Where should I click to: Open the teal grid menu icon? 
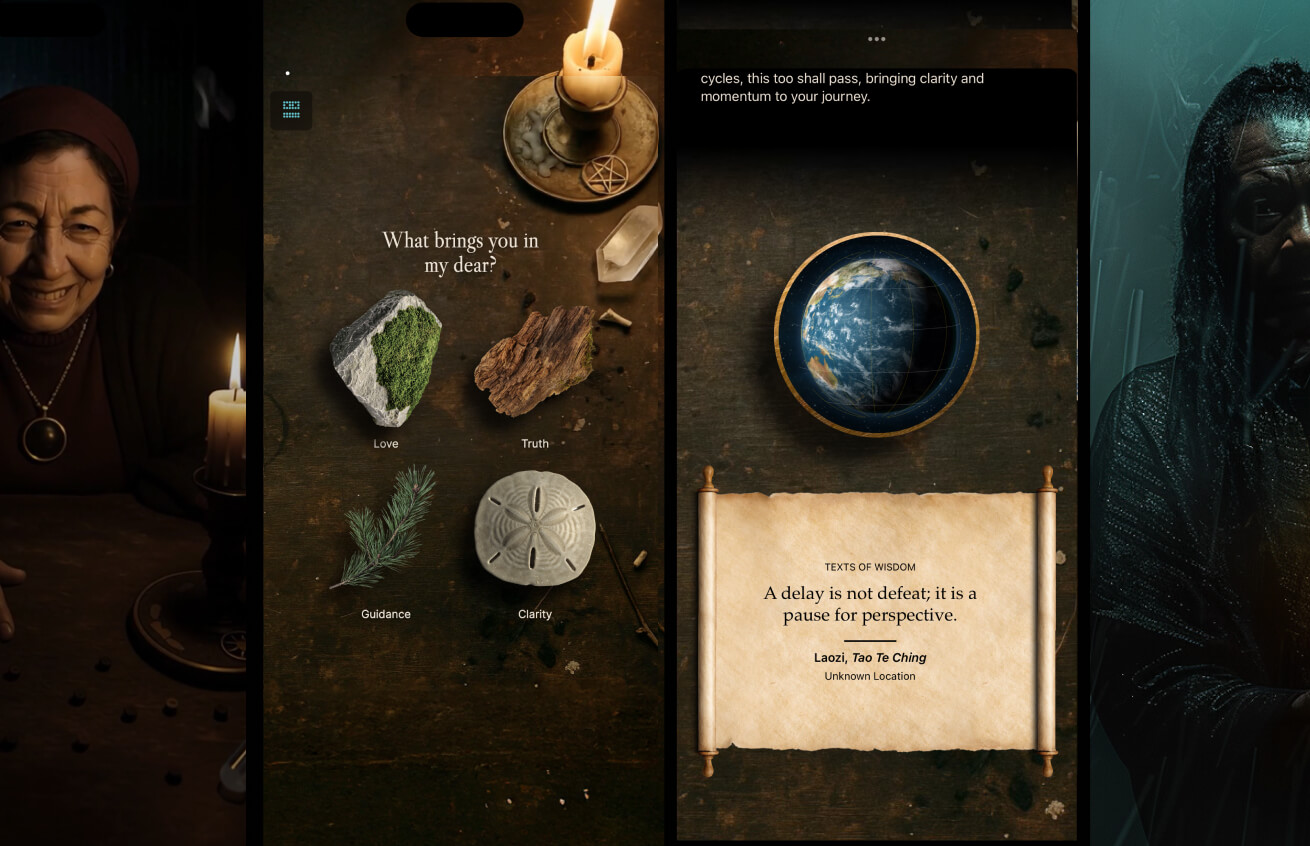(x=291, y=110)
